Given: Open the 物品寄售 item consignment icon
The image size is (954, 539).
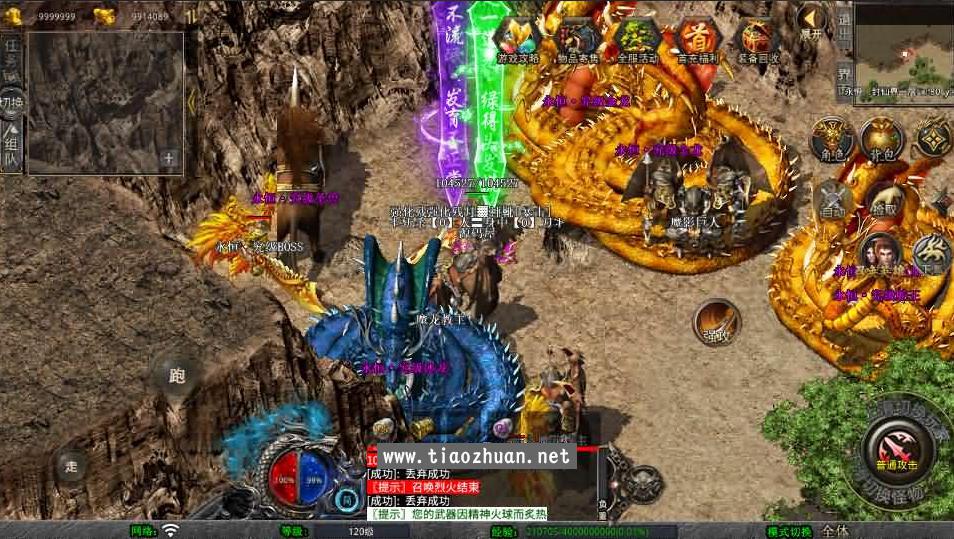Looking at the screenshot, I should (577, 40).
